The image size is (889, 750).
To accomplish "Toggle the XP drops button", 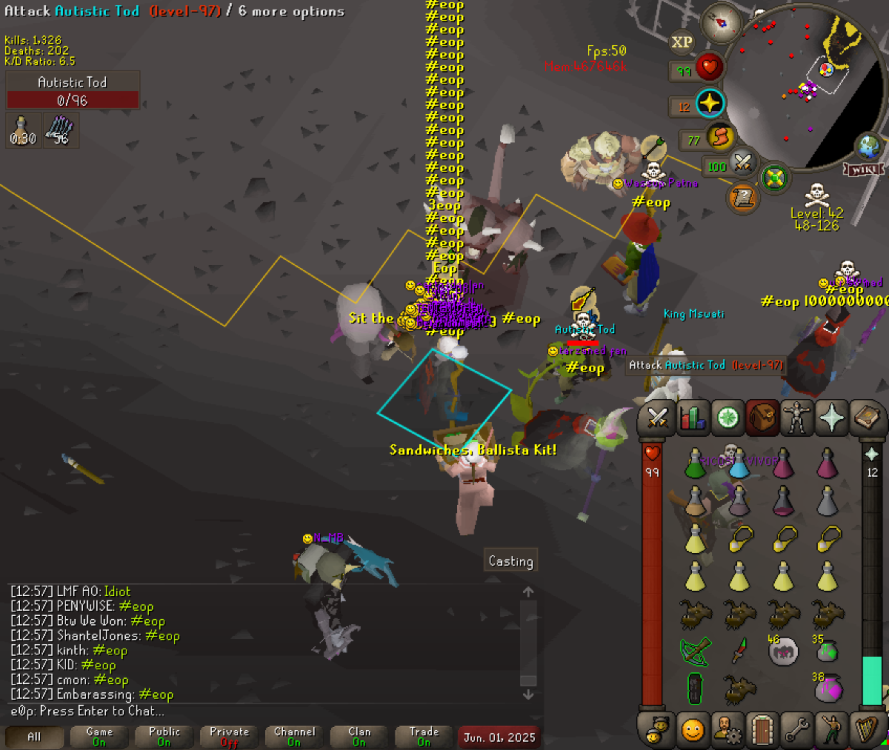I will click(682, 42).
